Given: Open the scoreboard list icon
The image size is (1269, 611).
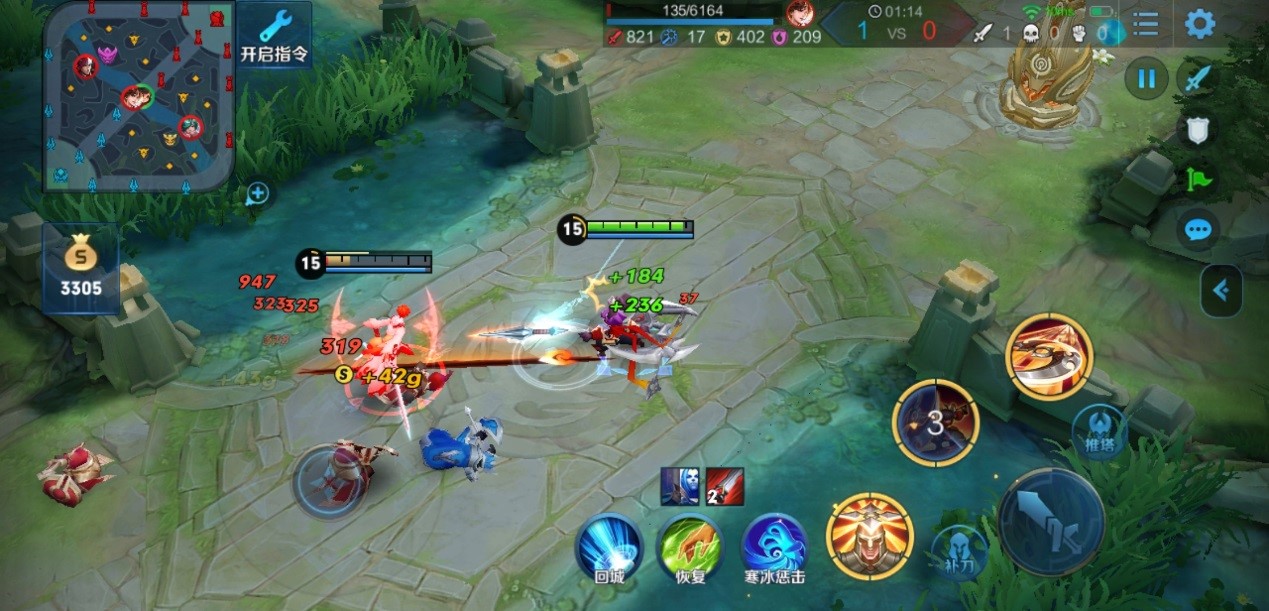Looking at the screenshot, I should click(x=1146, y=24).
